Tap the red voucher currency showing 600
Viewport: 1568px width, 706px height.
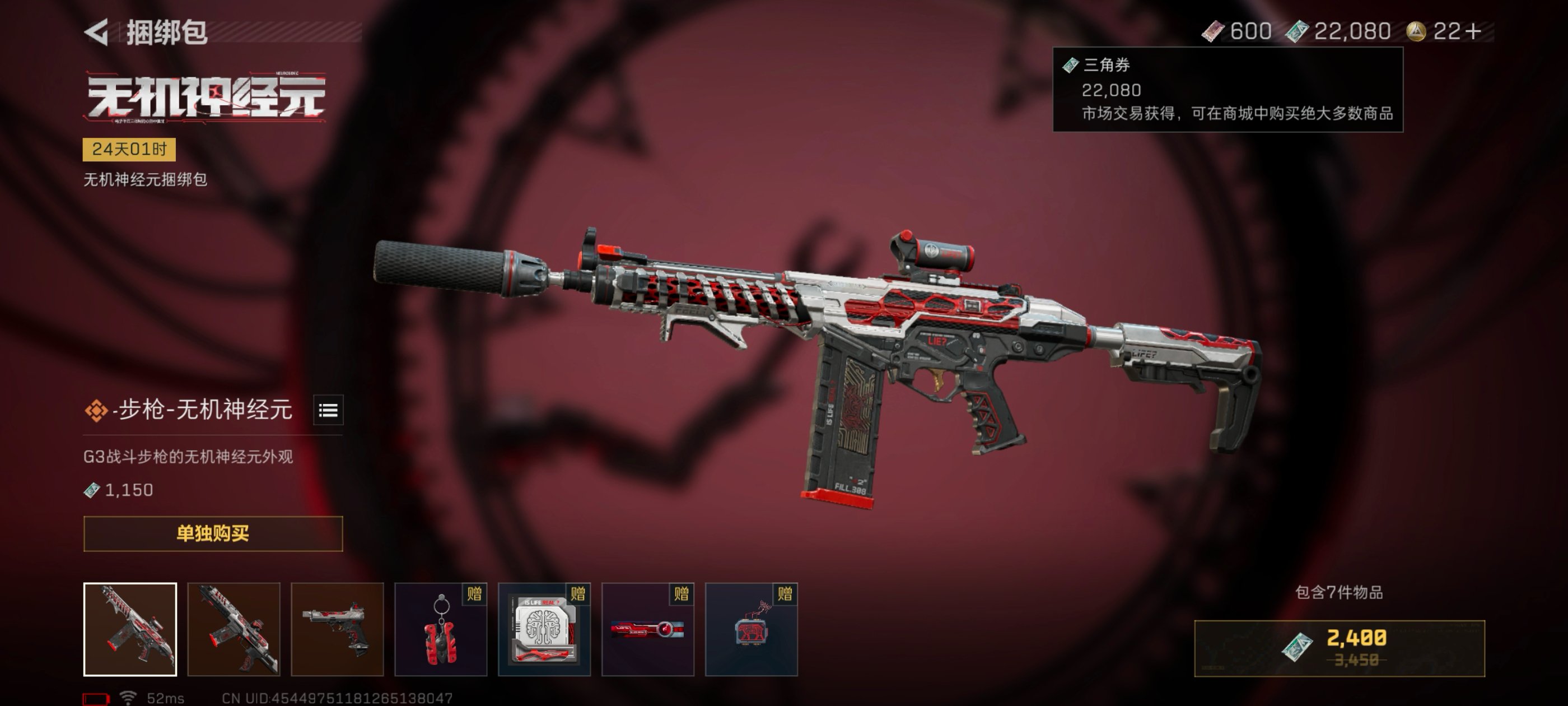(1237, 31)
